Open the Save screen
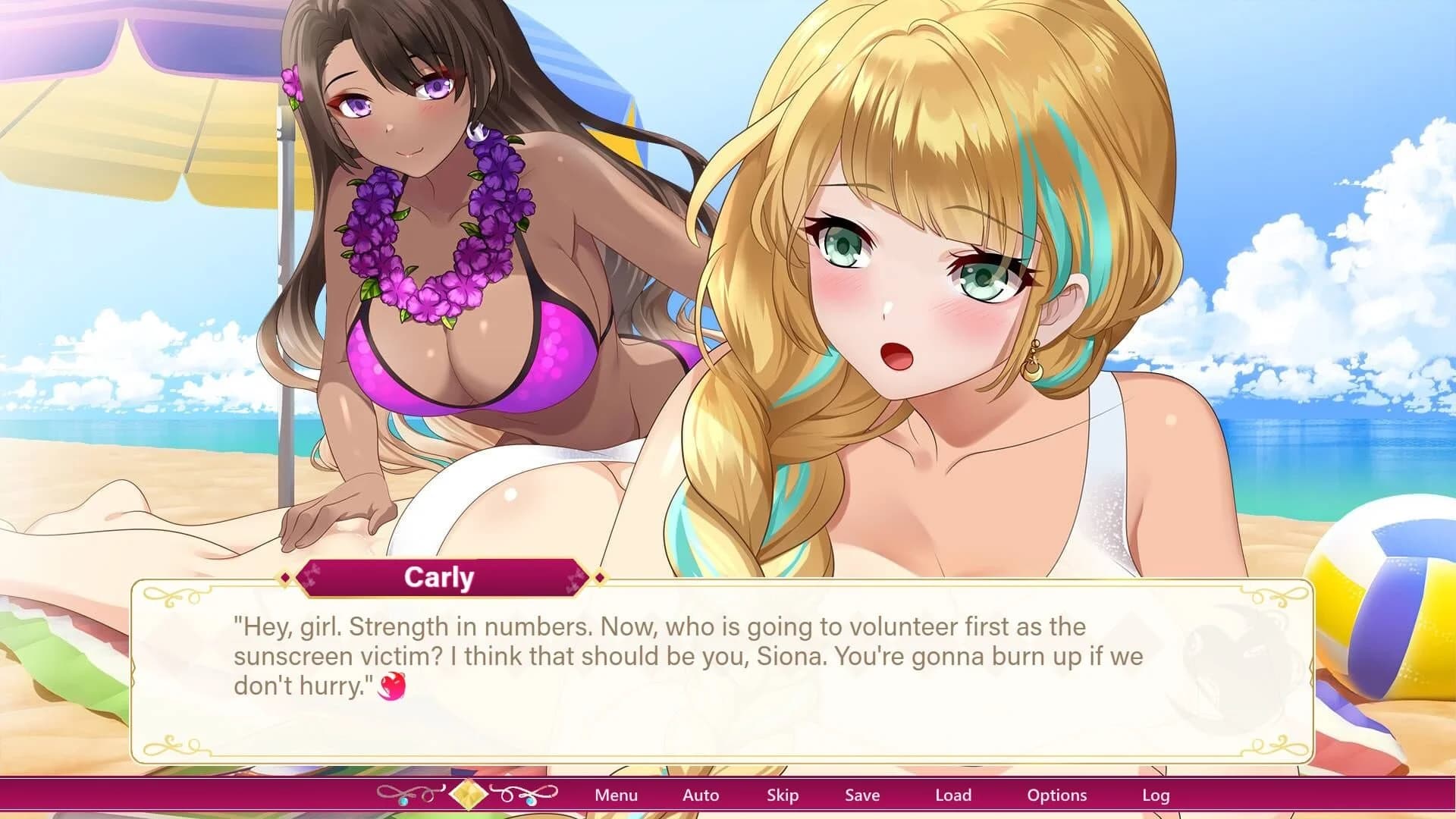Image resolution: width=1456 pixels, height=819 pixels. [x=862, y=795]
